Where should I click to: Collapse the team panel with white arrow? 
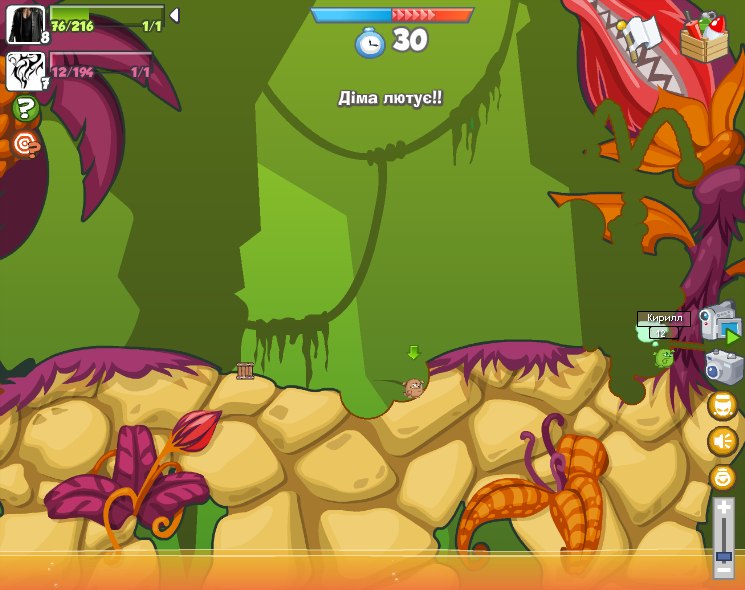174,15
